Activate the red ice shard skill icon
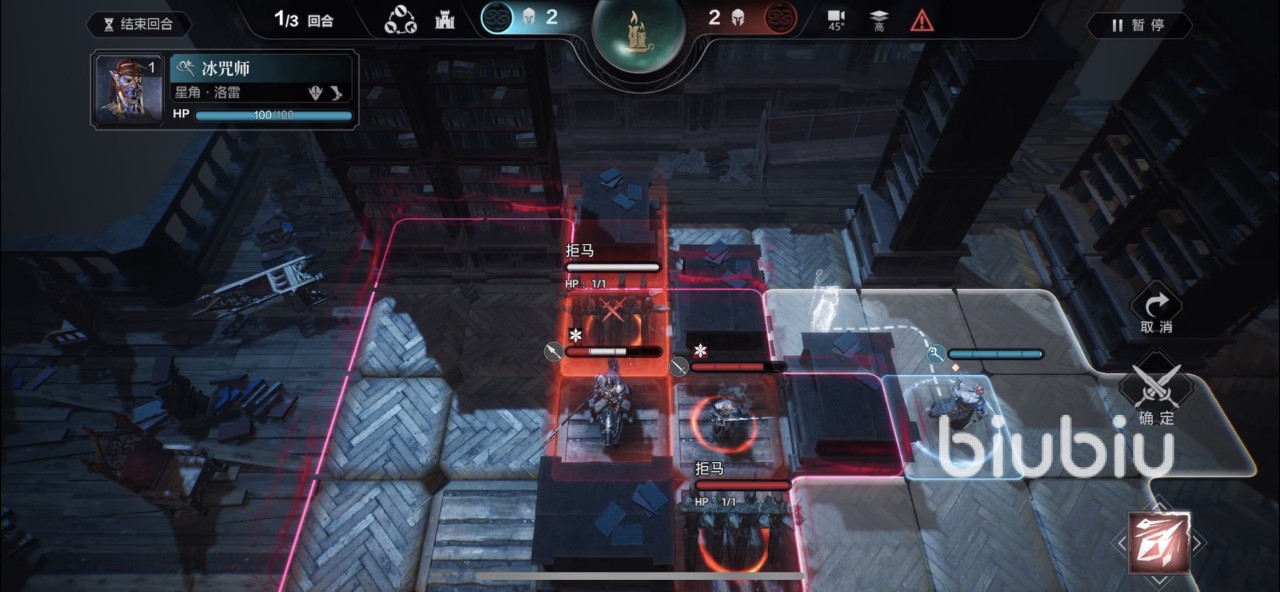The width and height of the screenshot is (1280, 592). click(x=1159, y=543)
